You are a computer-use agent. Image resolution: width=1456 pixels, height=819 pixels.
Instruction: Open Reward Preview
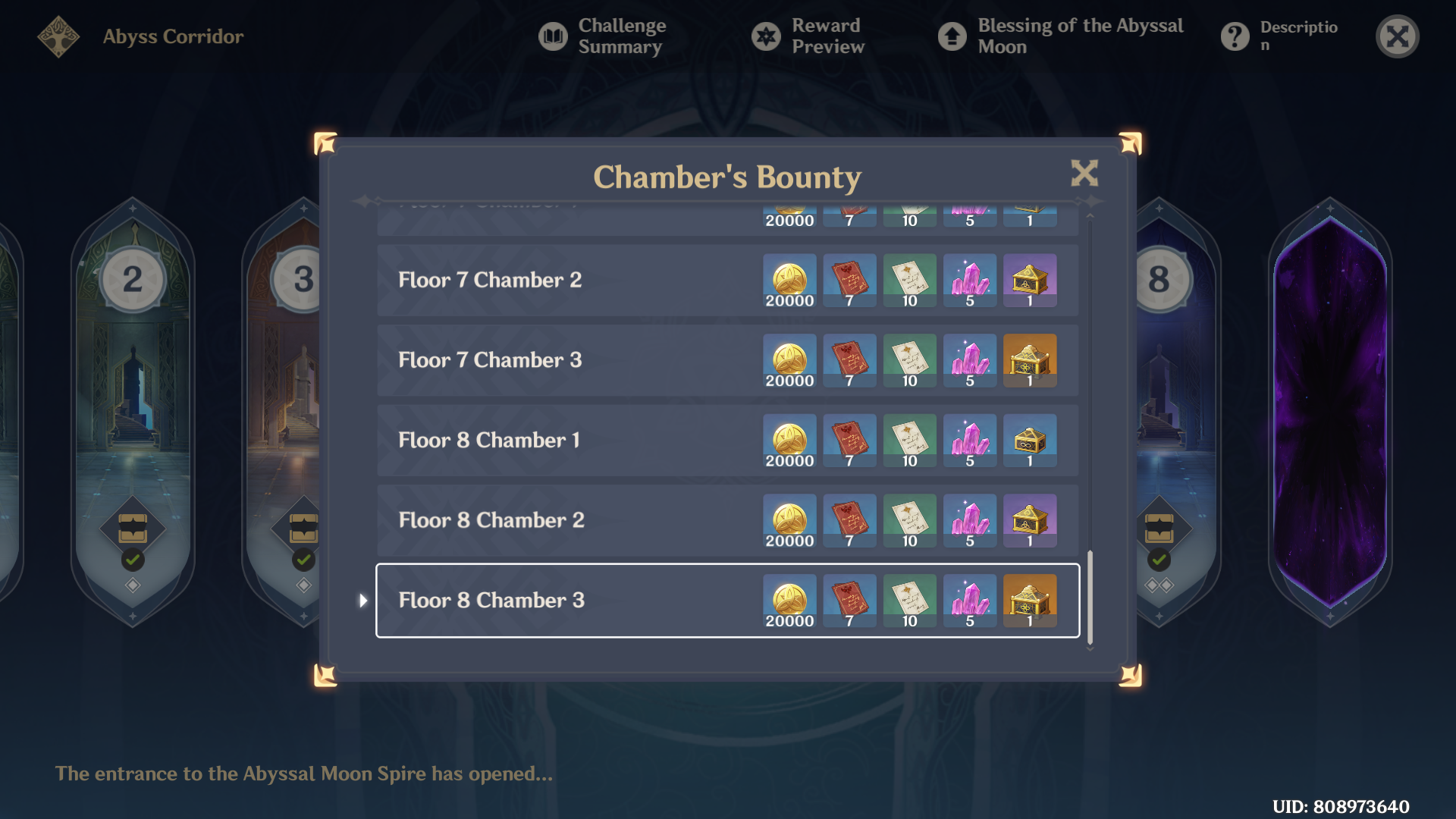[x=808, y=36]
